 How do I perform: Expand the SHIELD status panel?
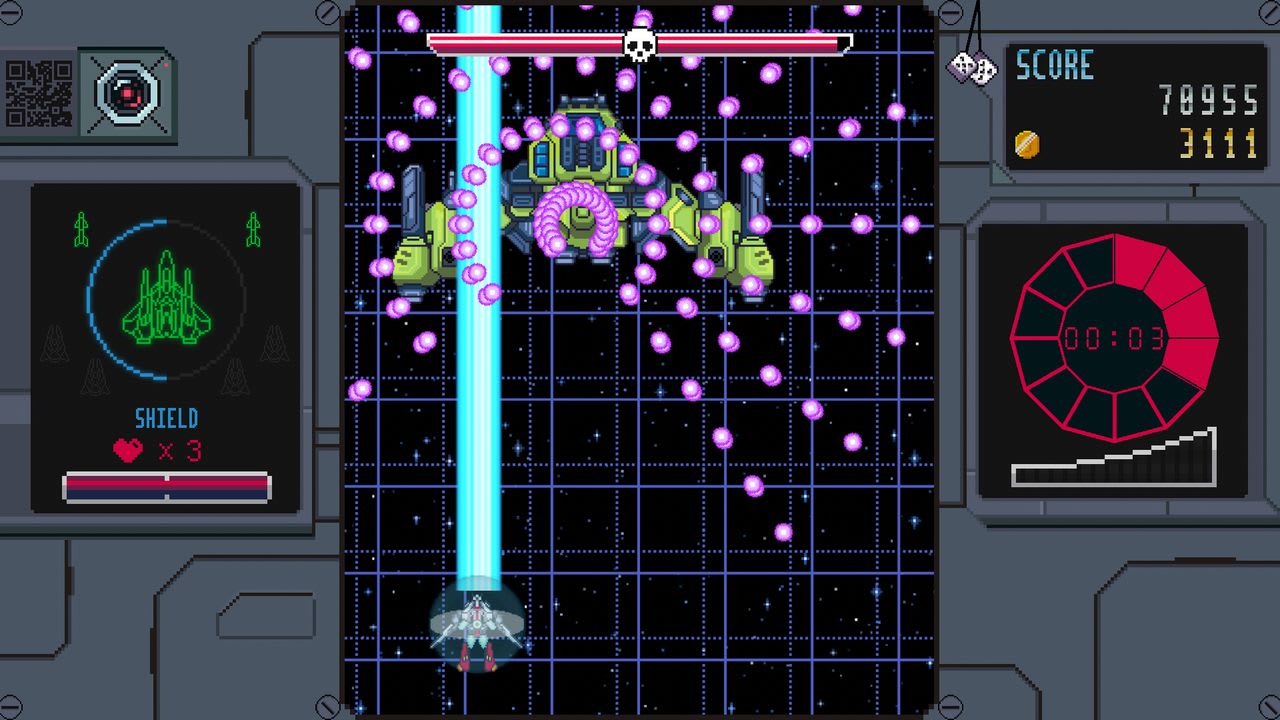(x=165, y=345)
